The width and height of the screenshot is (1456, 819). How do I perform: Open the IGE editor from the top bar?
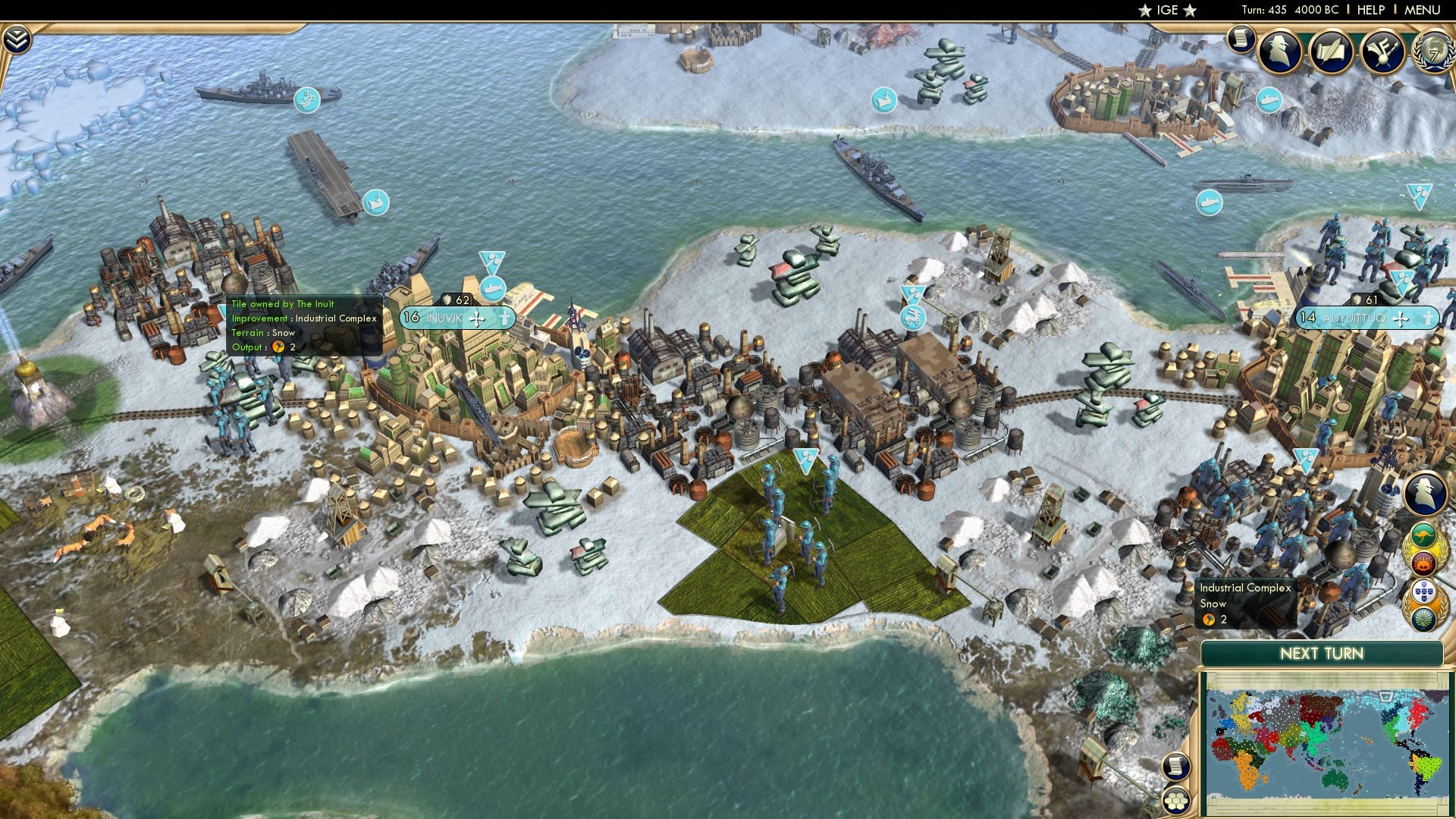coord(1168,10)
